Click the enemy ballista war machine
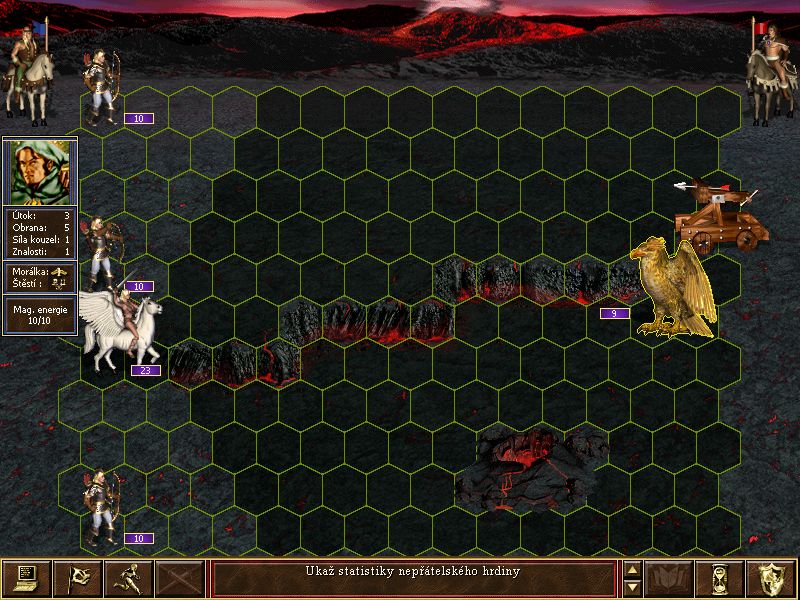This screenshot has height=600, width=800. 720,215
